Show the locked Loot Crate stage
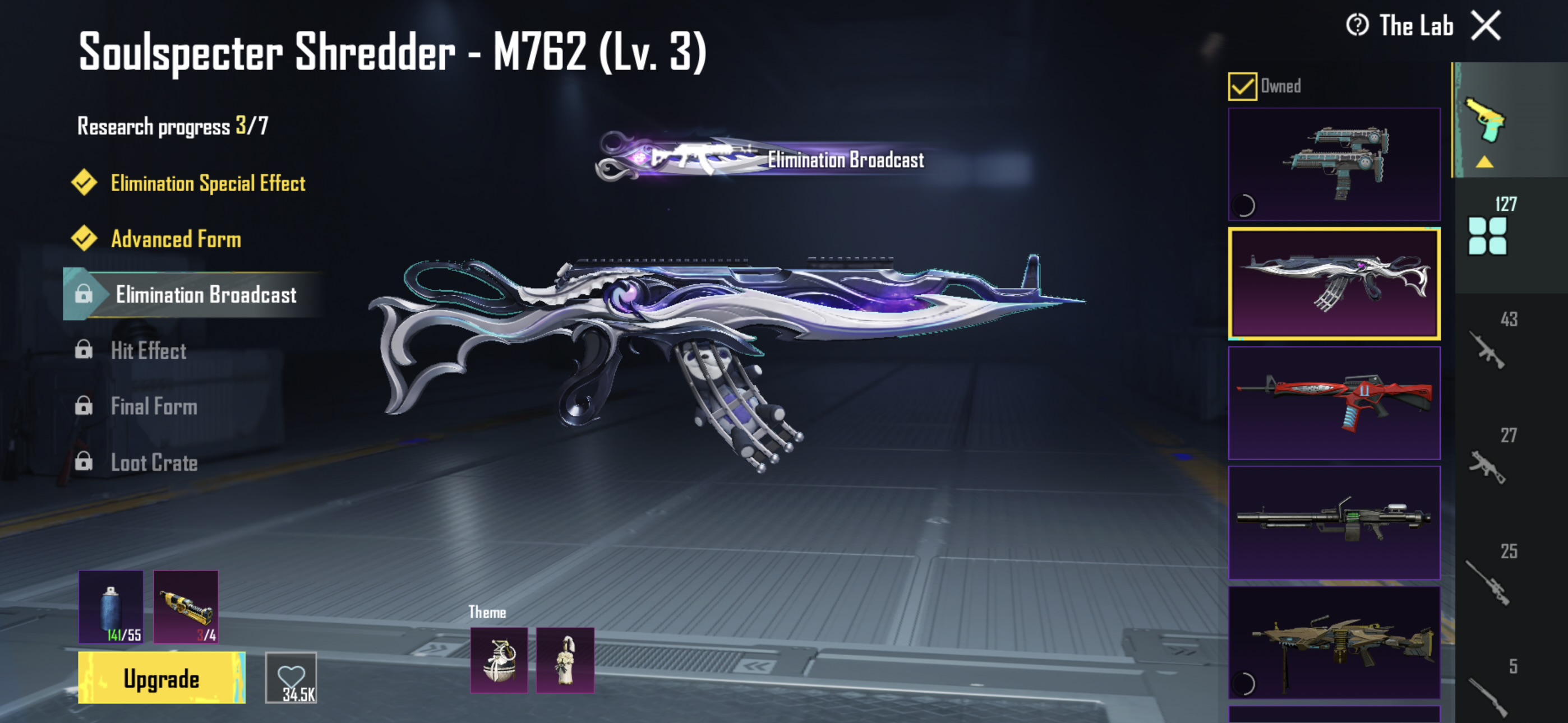1568x723 pixels. tap(154, 462)
